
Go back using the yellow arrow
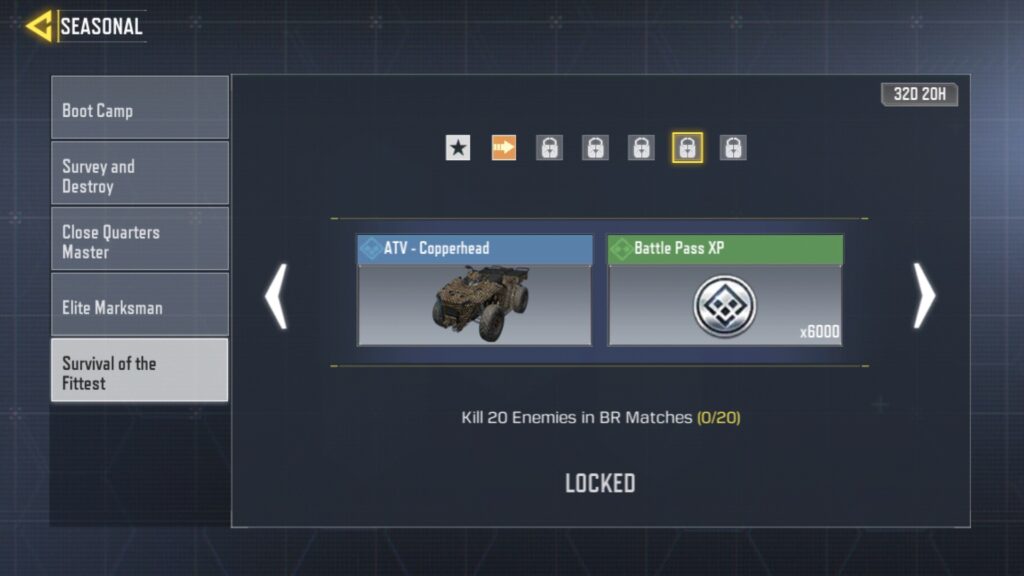[40, 26]
